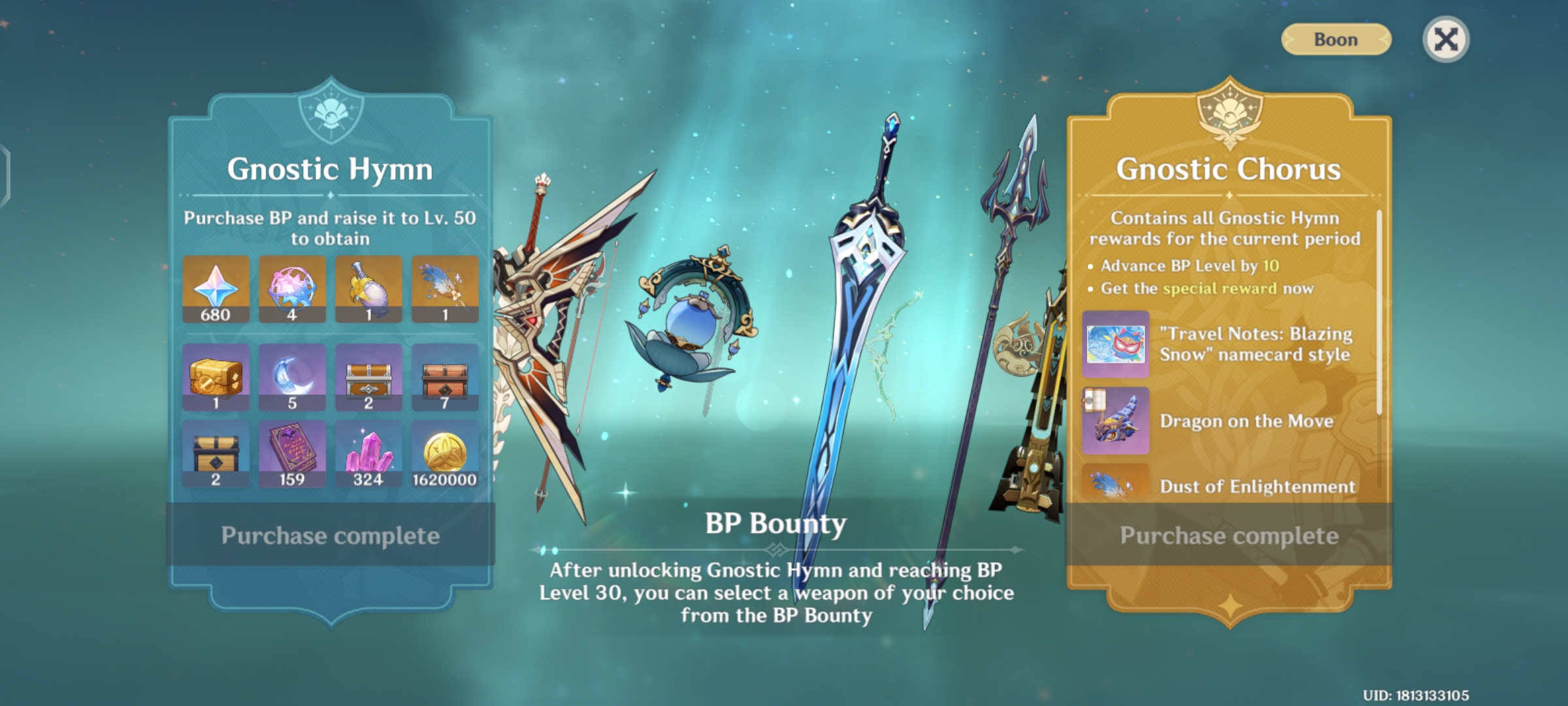Click Gnostic Chorus's Purchase complete button

1229,535
